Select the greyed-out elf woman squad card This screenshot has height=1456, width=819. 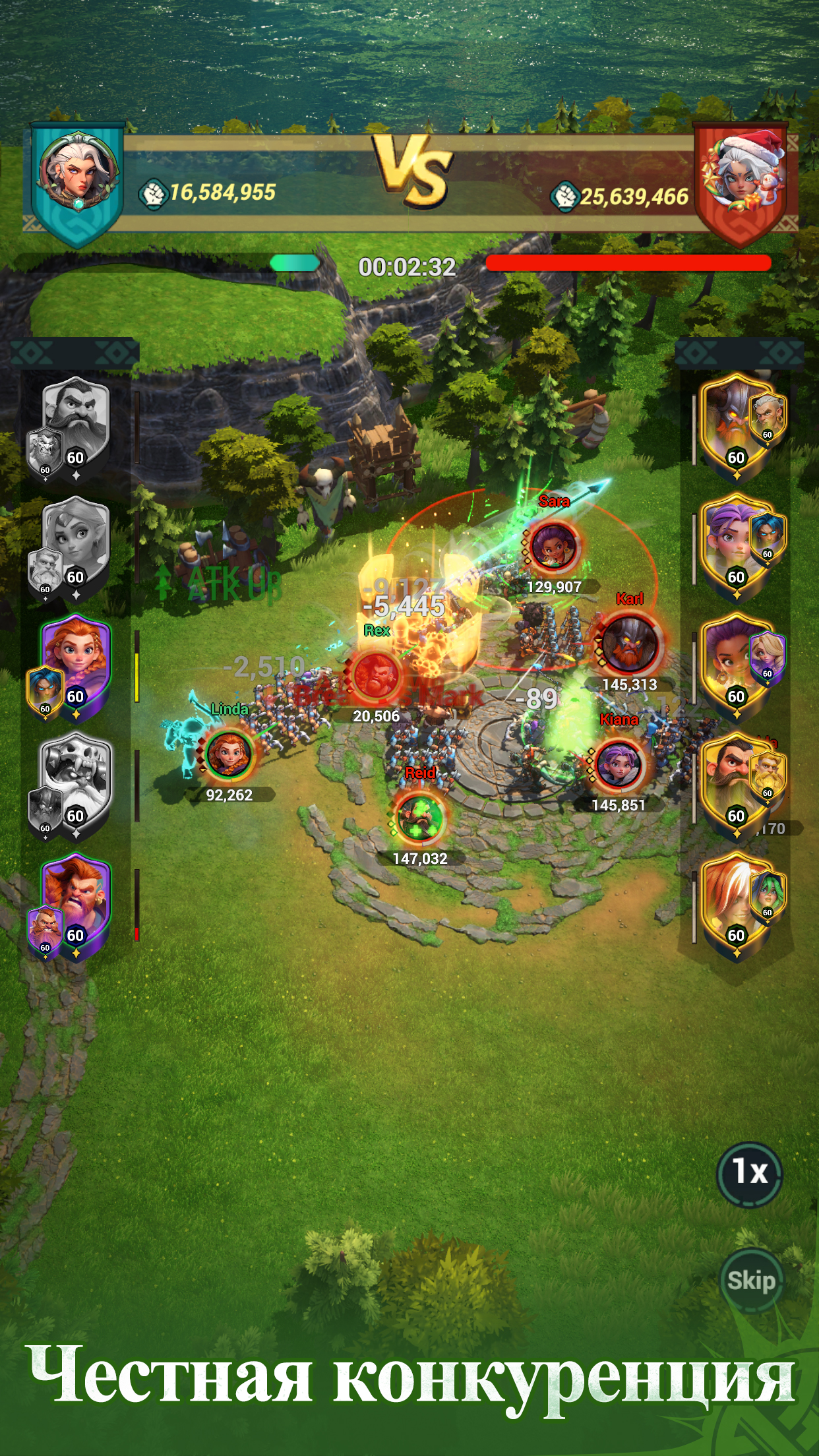tap(74, 545)
